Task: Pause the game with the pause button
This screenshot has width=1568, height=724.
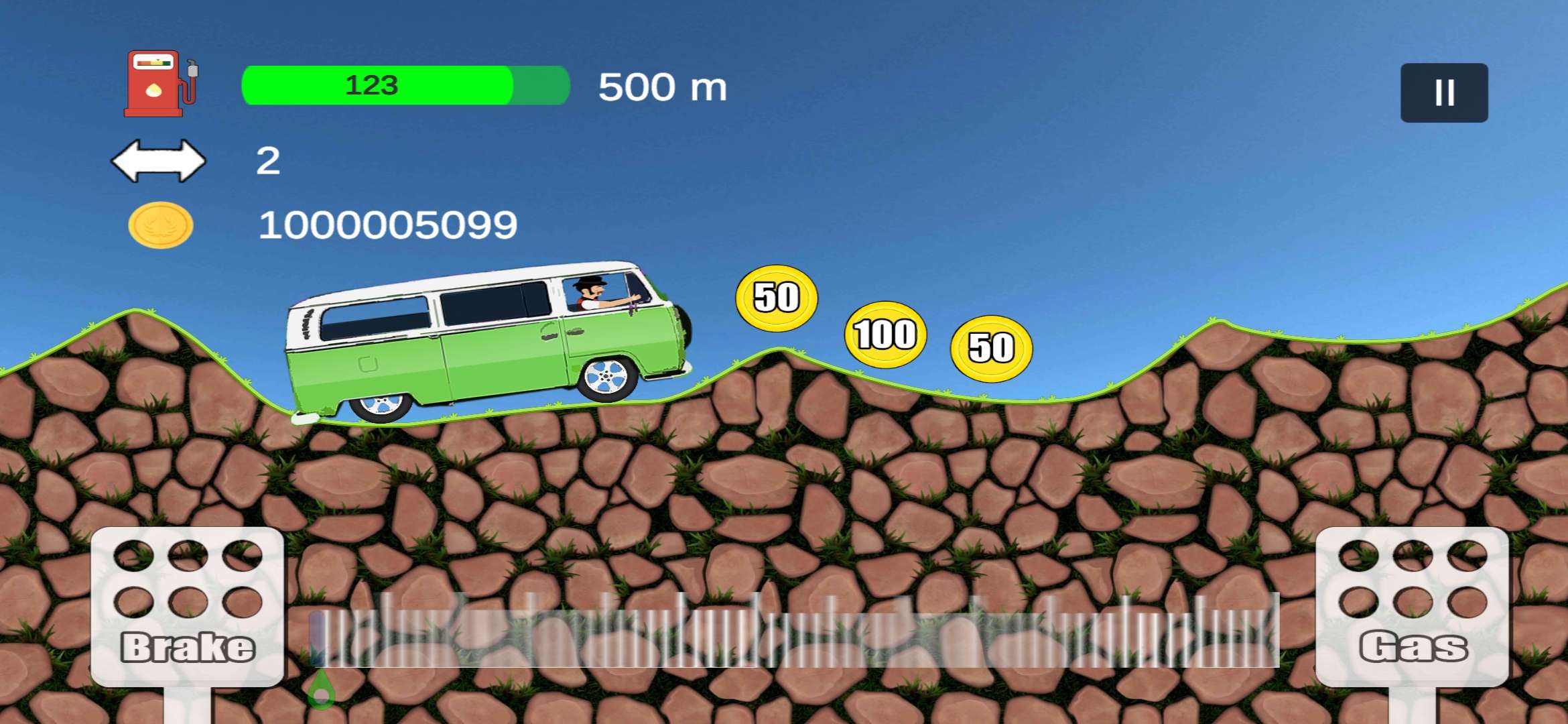Action: click(1443, 93)
